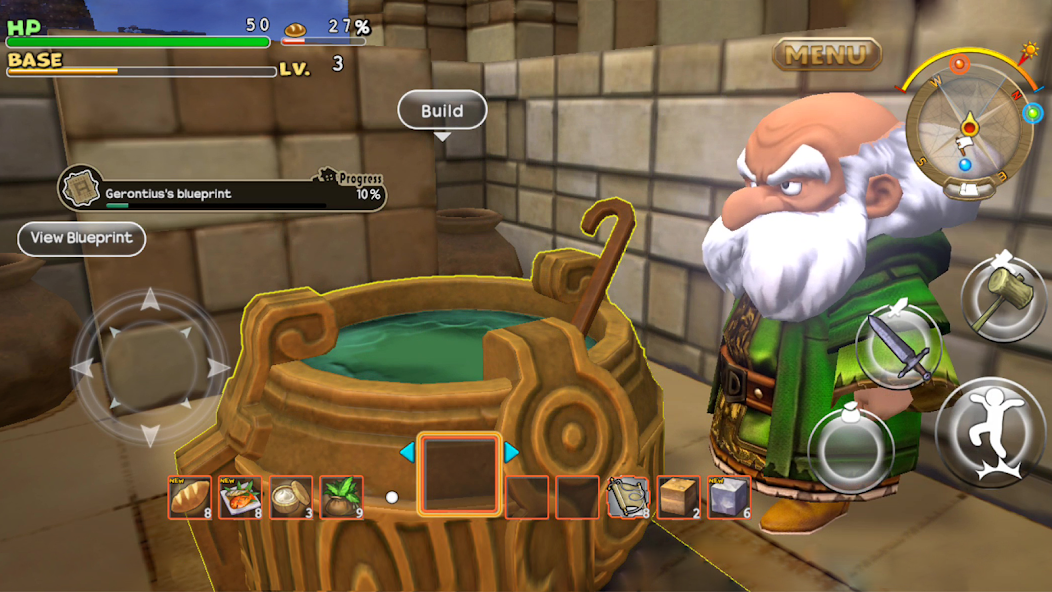Open Gerontius's blueprint progress tracker
Viewport: 1052px width, 592px height.
point(222,188)
